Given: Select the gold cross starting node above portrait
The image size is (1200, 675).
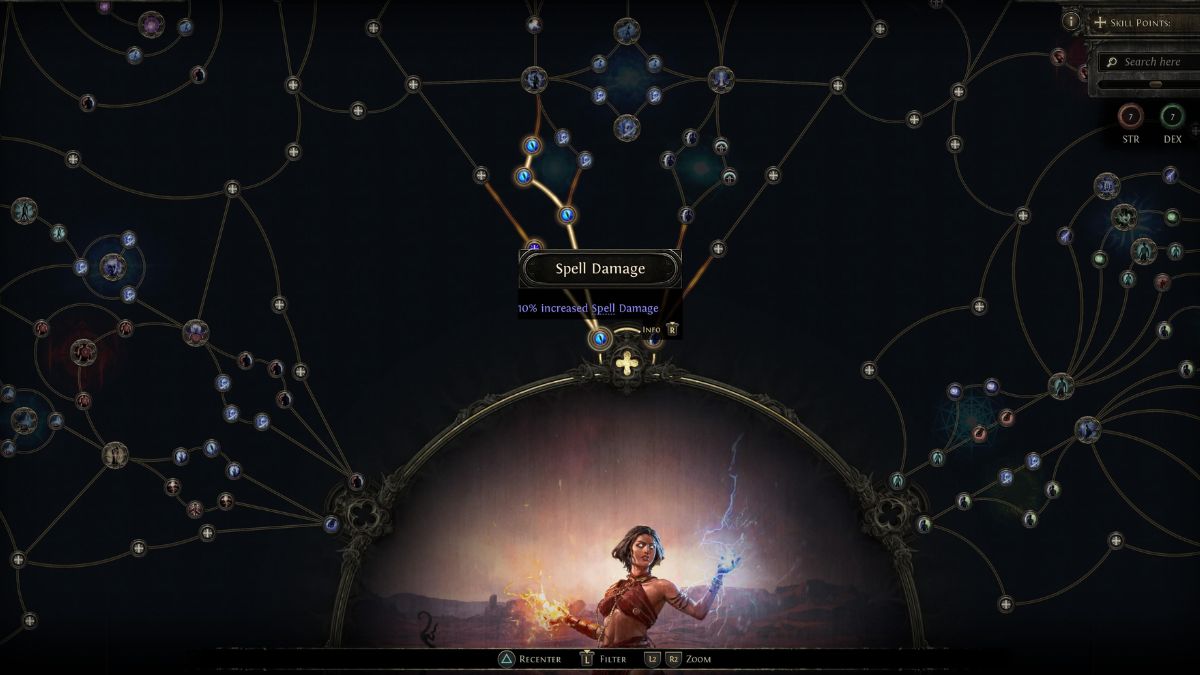Looking at the screenshot, I should (627, 362).
